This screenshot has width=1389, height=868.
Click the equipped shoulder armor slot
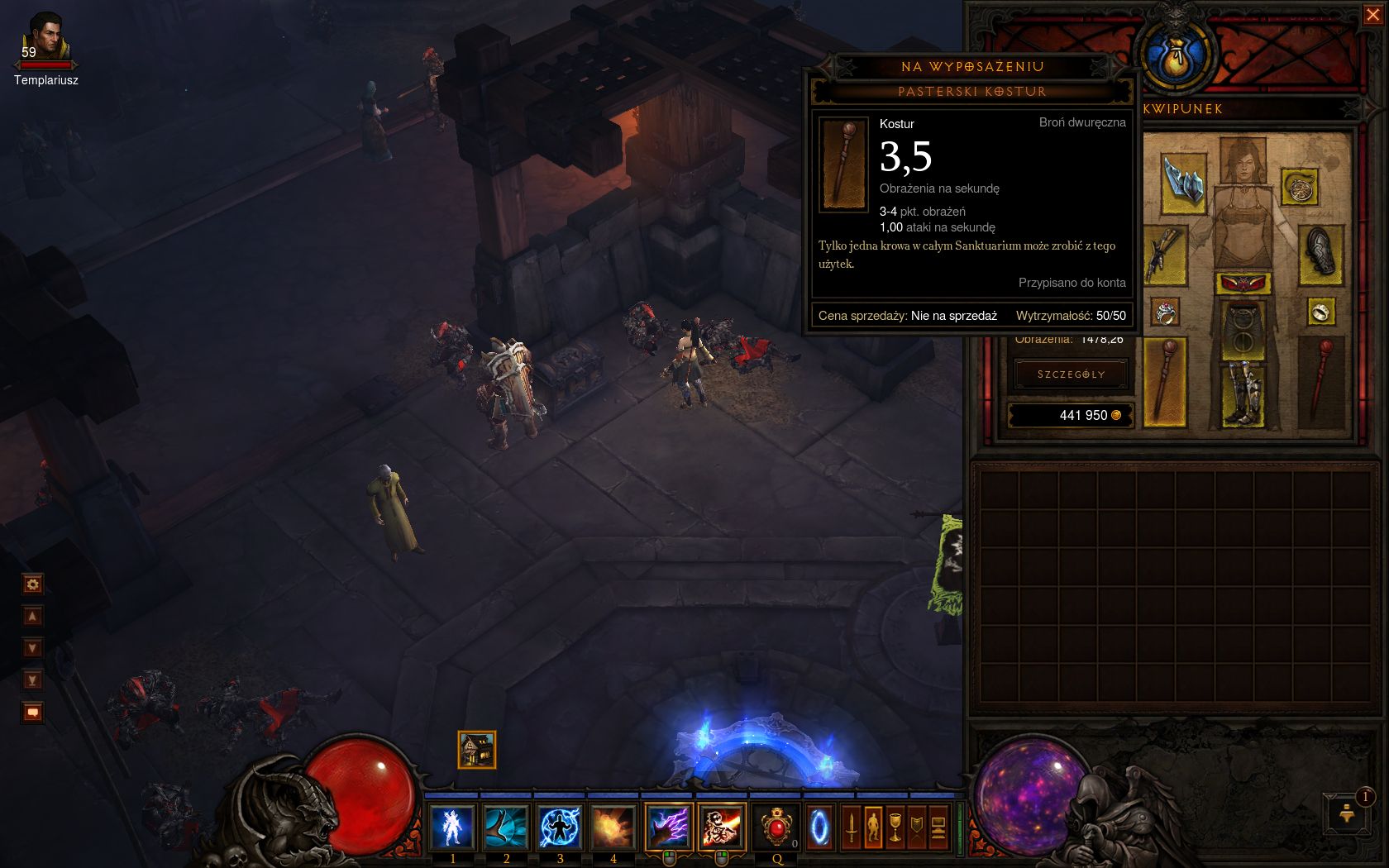(1182, 181)
